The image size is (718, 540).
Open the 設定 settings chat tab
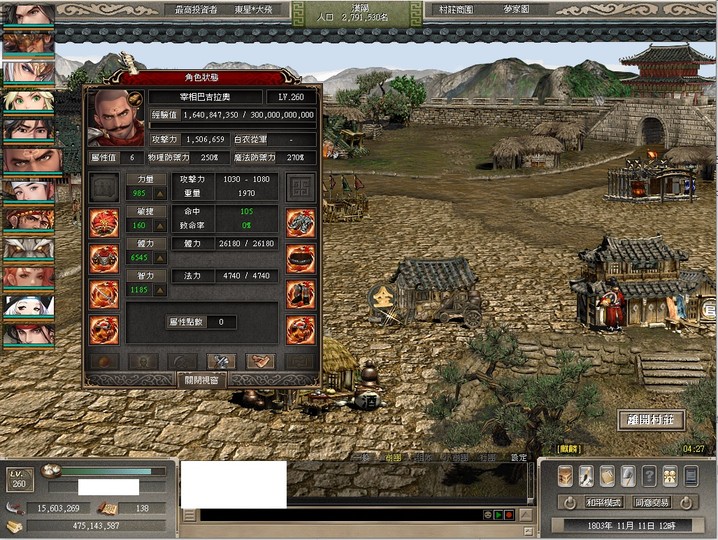click(x=518, y=457)
